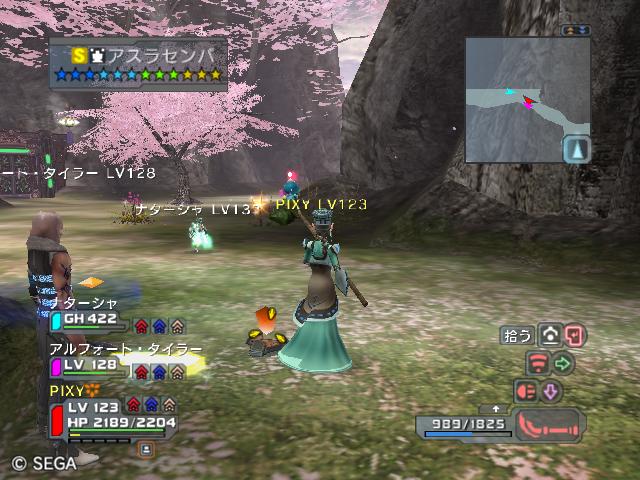Select the purple down-arrow action icon
Screen dimensions: 640x480
[x=551, y=391]
